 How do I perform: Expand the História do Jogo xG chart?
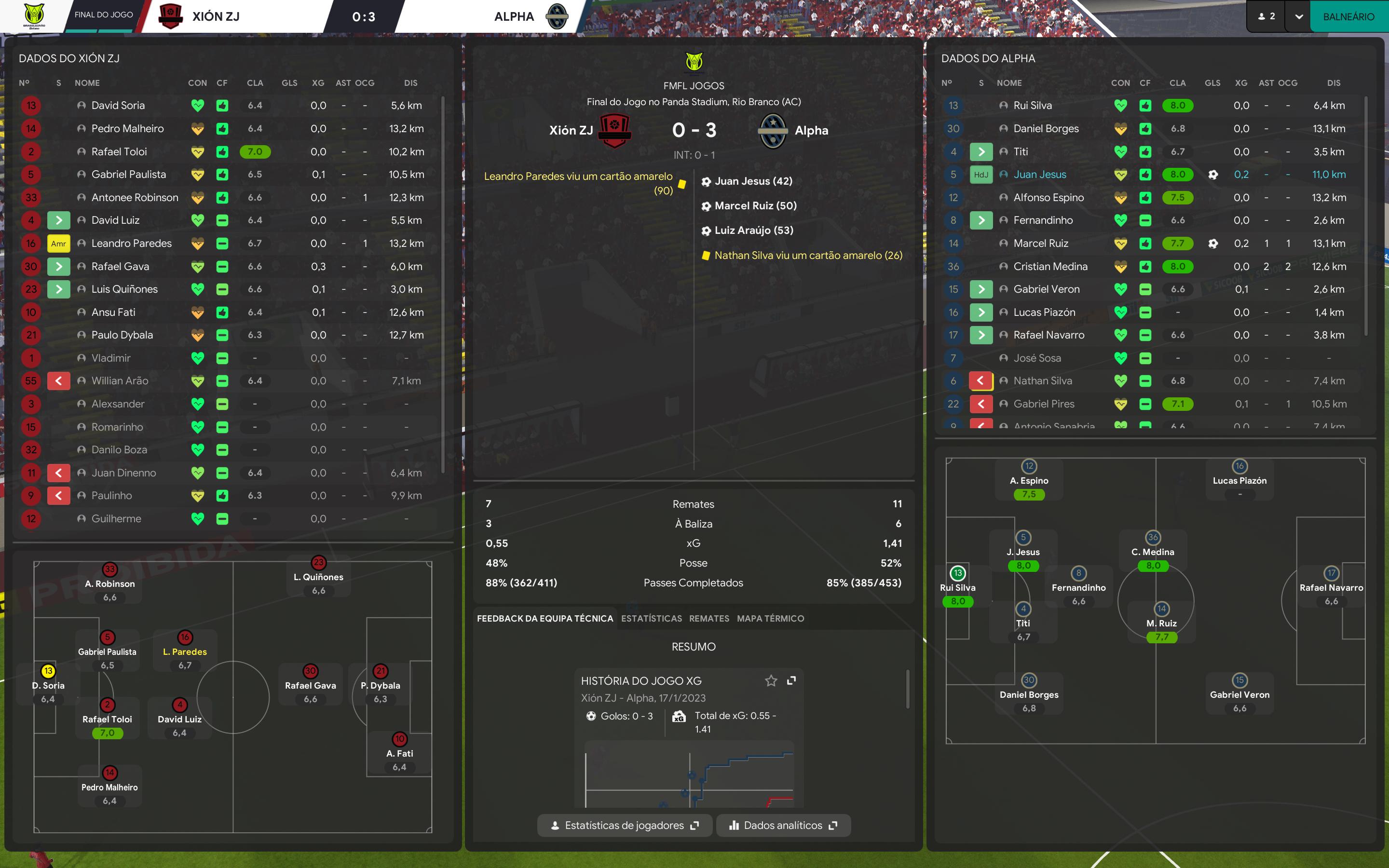(x=791, y=681)
